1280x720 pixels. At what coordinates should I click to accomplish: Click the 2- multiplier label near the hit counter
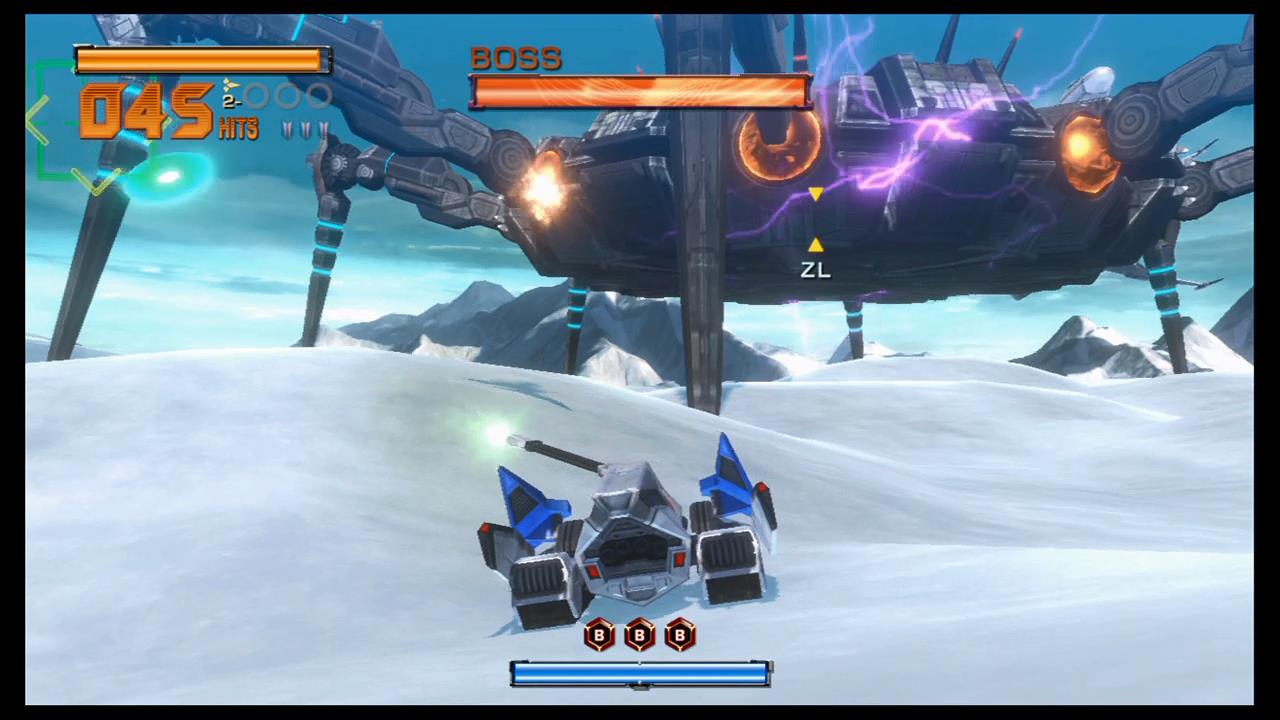point(231,101)
